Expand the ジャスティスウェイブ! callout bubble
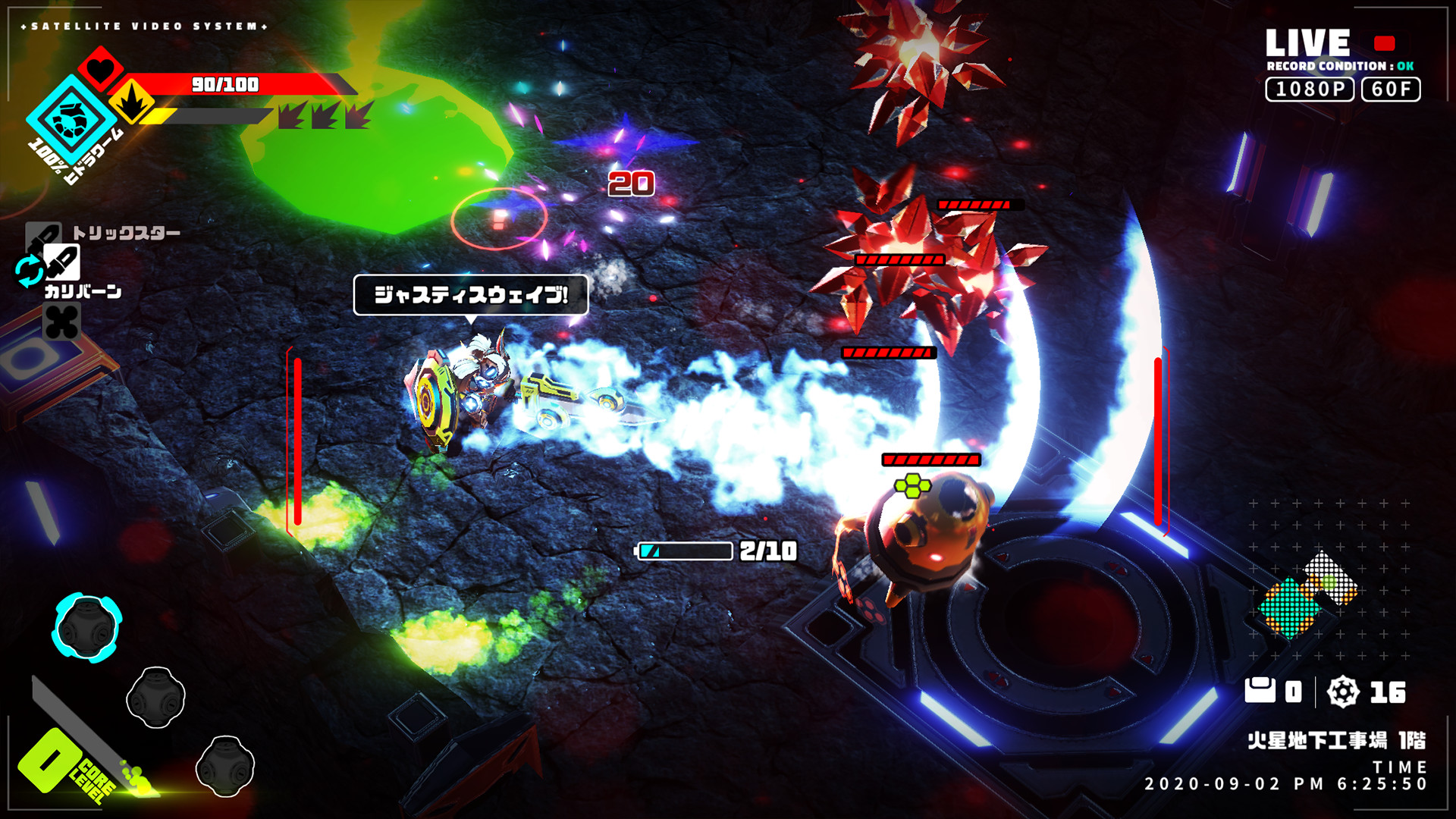The height and width of the screenshot is (819, 1456). [470, 294]
